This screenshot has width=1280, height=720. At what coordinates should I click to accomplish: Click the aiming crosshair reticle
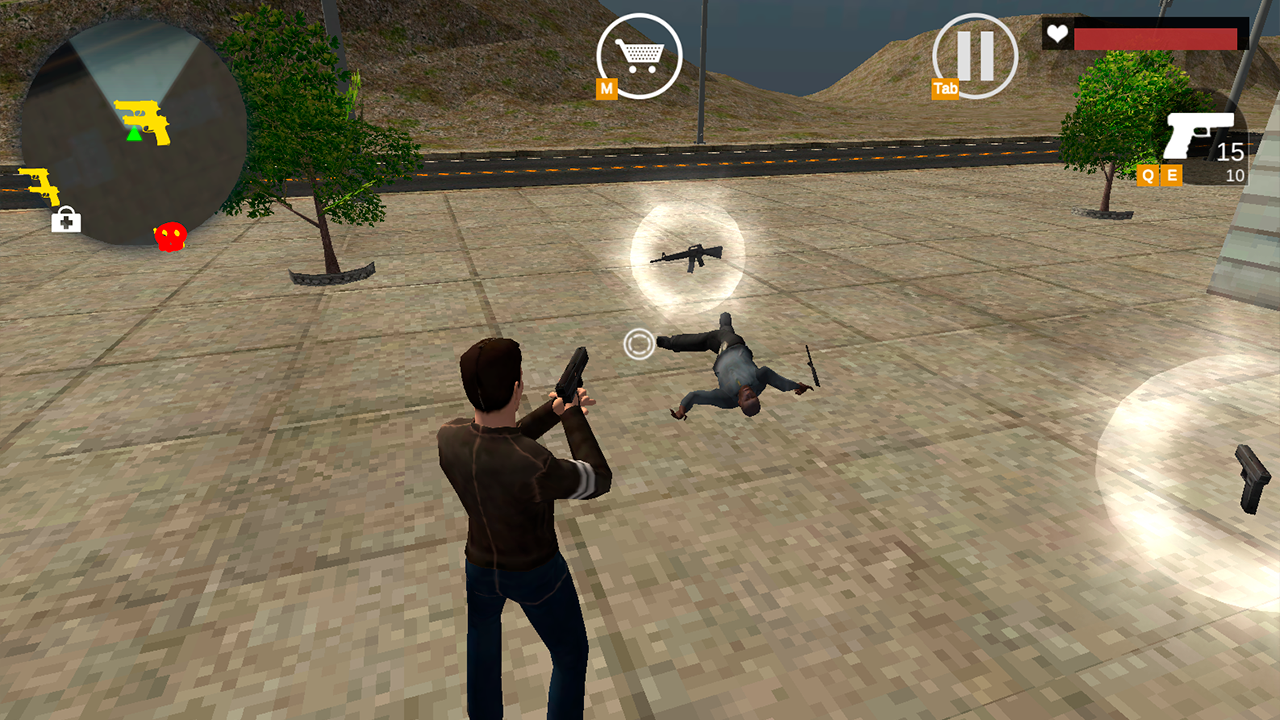coord(641,344)
